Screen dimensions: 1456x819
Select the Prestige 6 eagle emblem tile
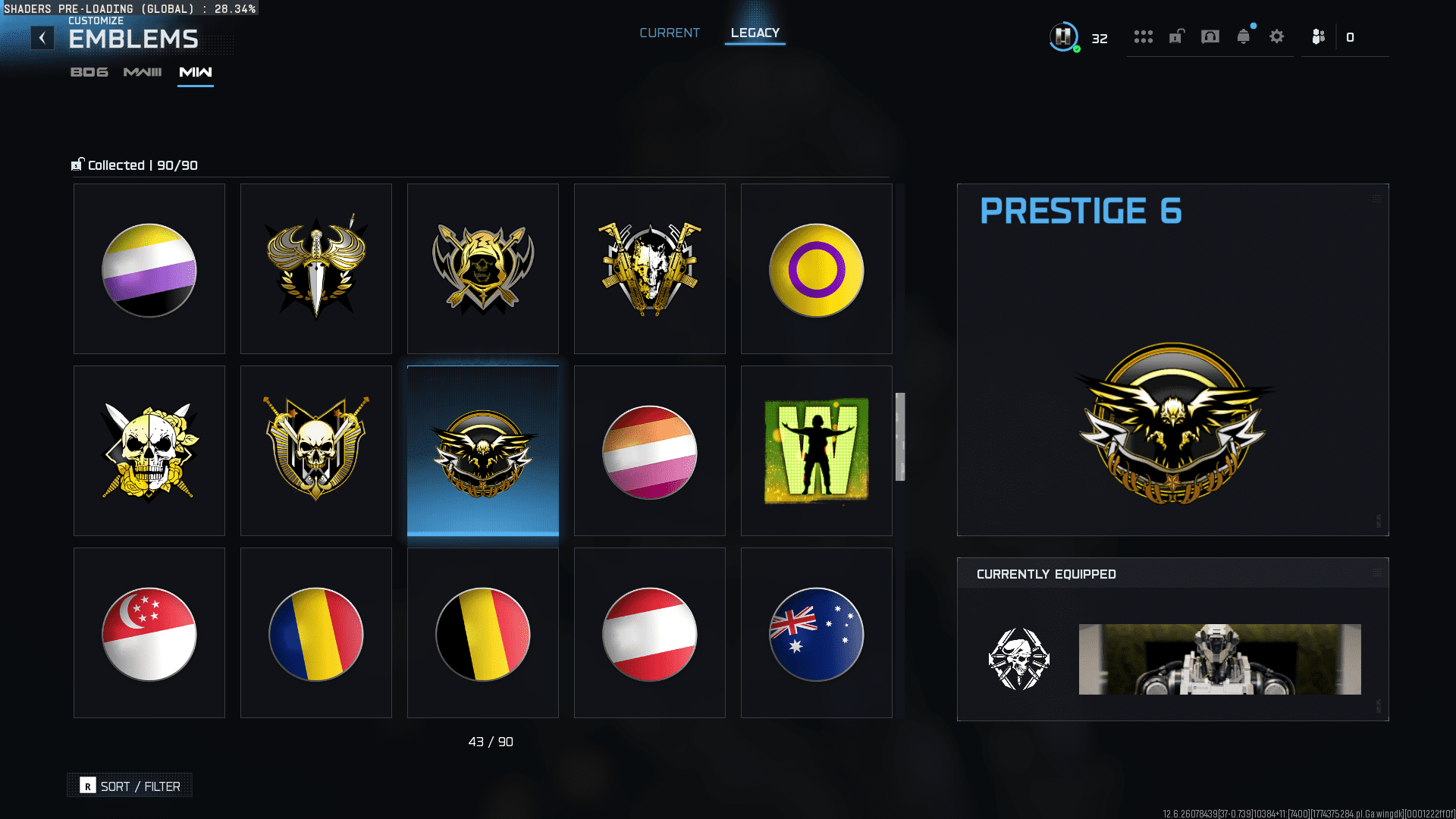coord(483,451)
